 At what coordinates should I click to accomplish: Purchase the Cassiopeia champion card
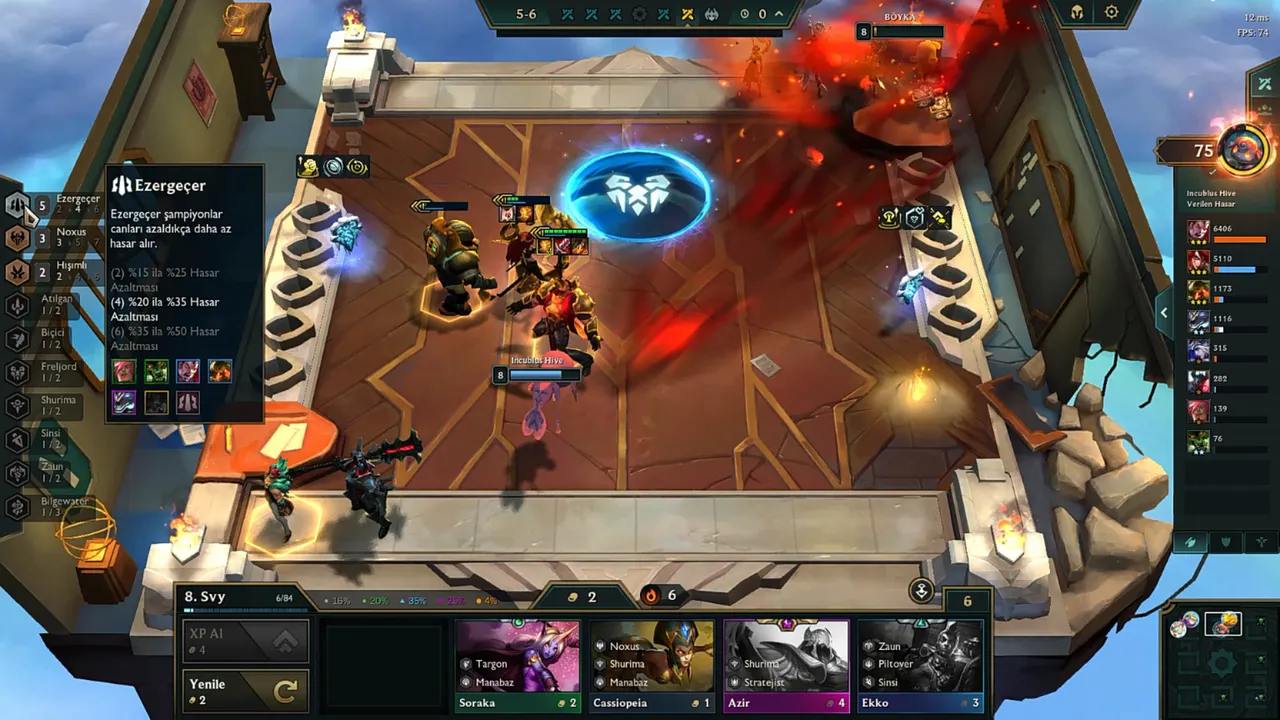tap(652, 665)
